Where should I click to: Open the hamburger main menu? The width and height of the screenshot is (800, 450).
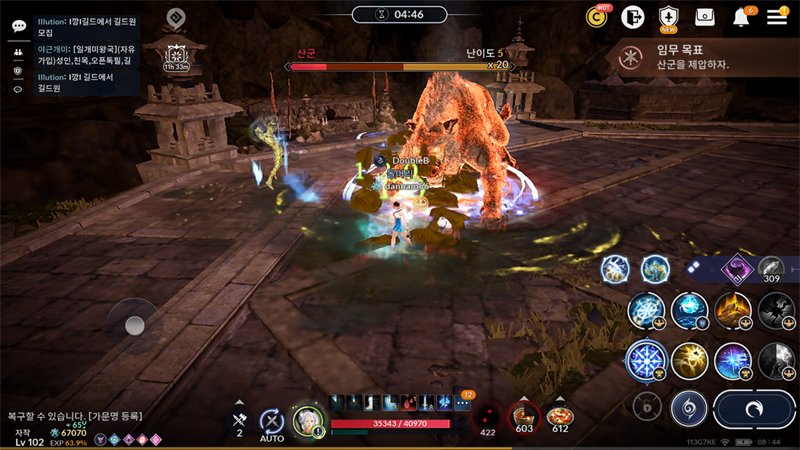(777, 17)
